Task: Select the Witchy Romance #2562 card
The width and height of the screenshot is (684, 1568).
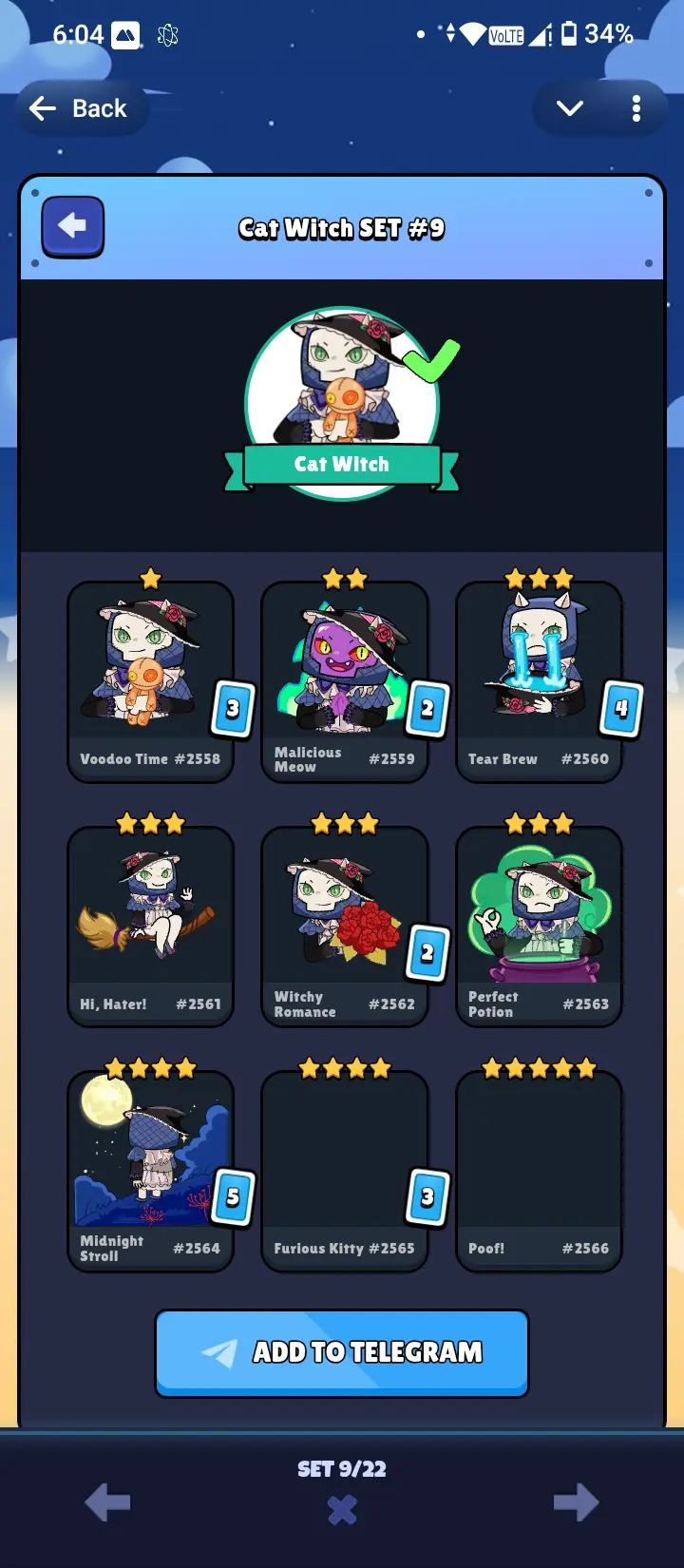Action: 344,926
